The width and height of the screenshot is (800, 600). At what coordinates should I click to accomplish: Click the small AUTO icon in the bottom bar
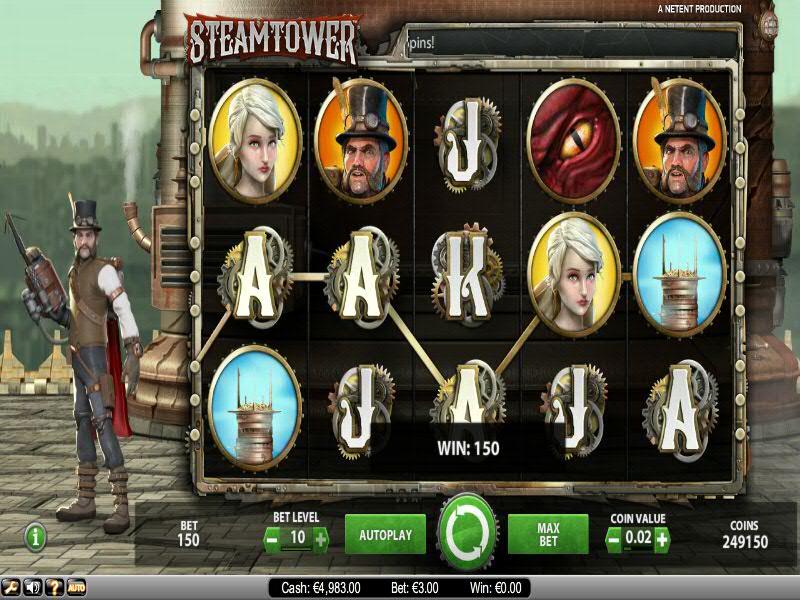[x=76, y=587]
